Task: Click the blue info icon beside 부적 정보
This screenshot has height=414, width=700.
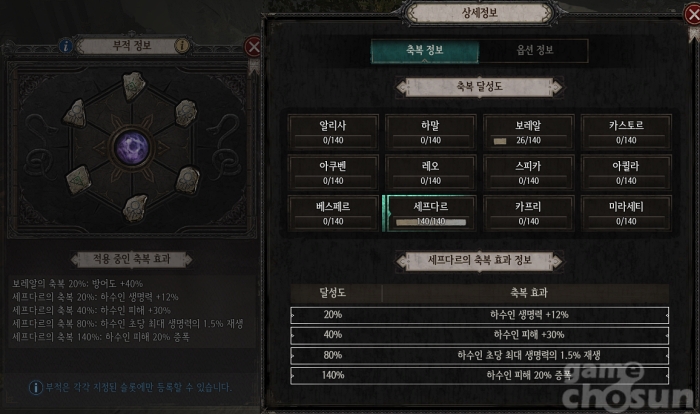Action: 66,45
